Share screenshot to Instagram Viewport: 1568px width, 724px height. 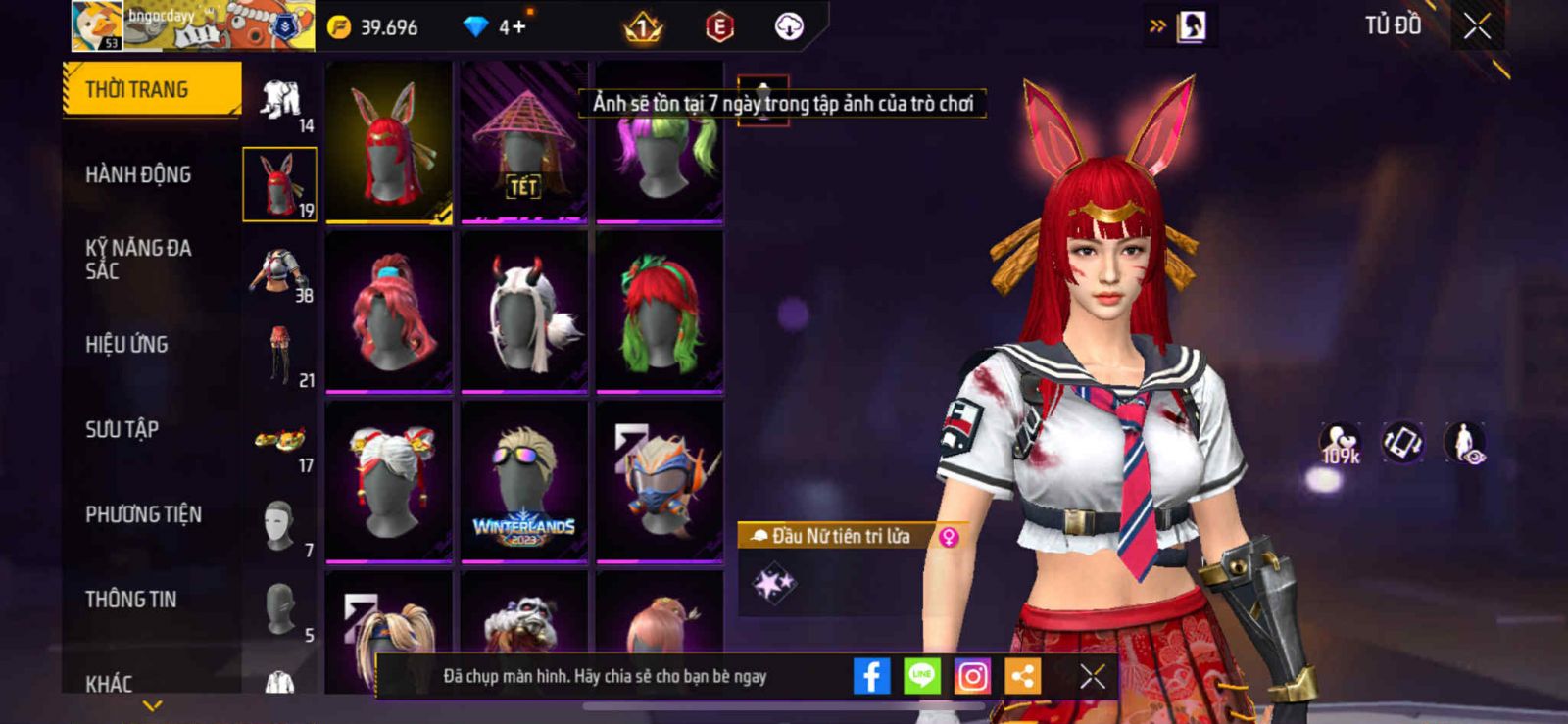point(972,676)
